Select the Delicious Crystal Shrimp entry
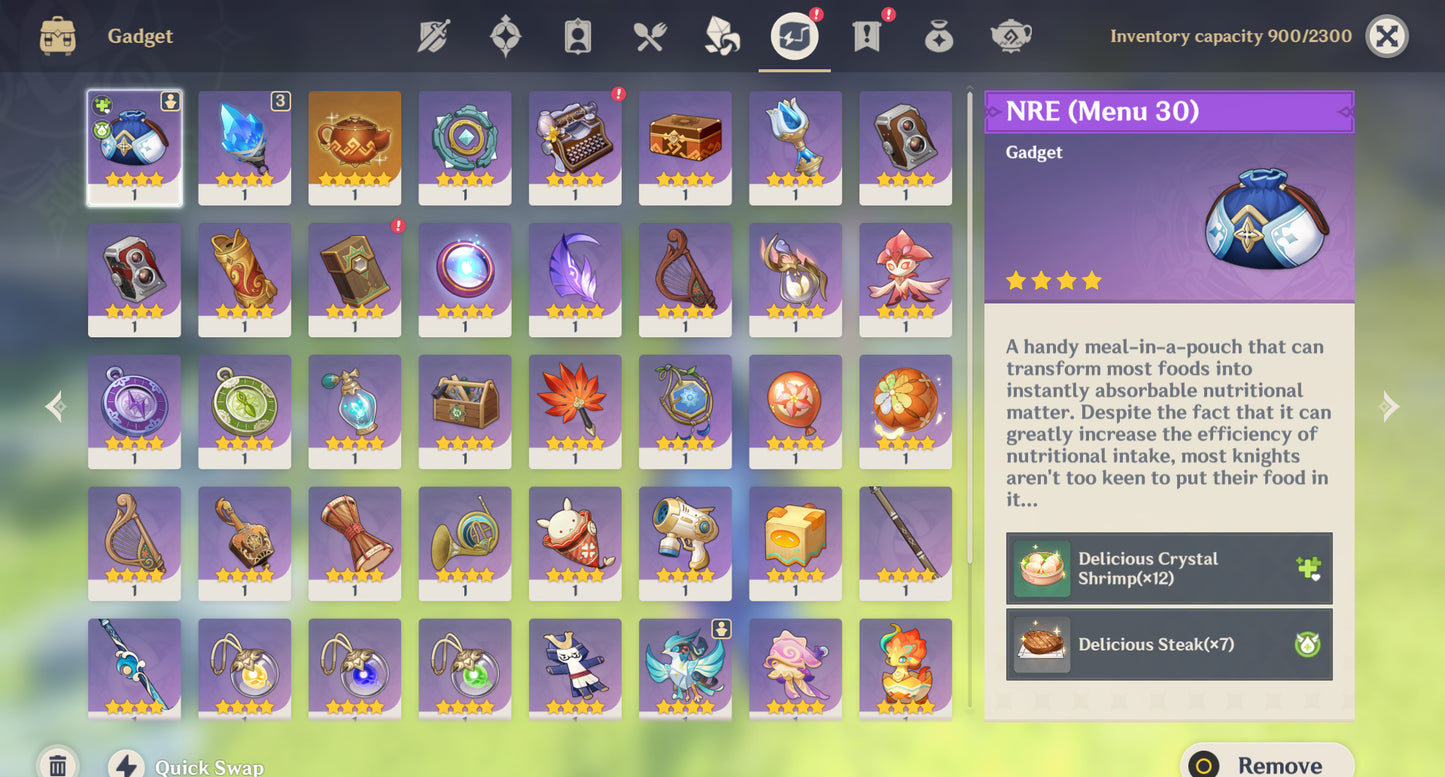 click(1169, 568)
